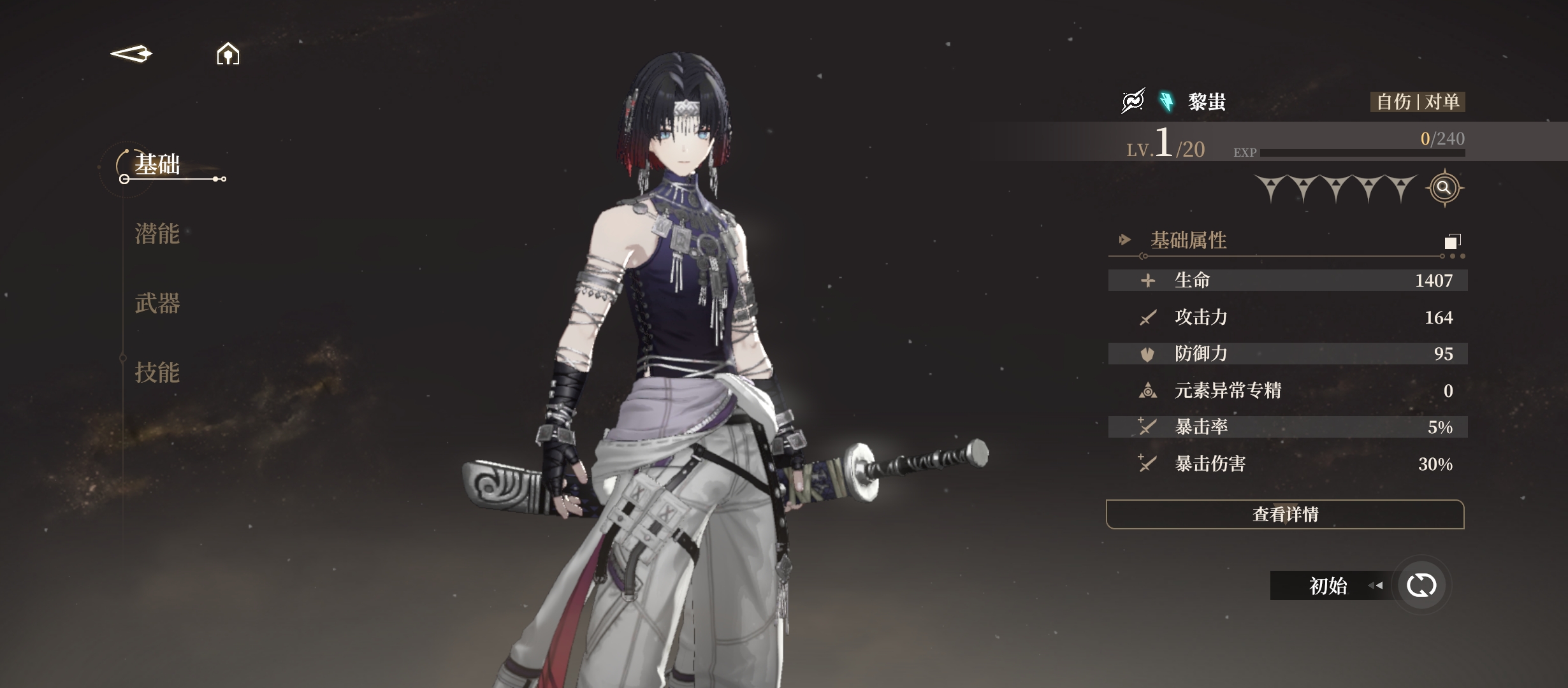The width and height of the screenshot is (1568, 688).
Task: Open the magnifier inspect icon
Action: tap(1444, 188)
